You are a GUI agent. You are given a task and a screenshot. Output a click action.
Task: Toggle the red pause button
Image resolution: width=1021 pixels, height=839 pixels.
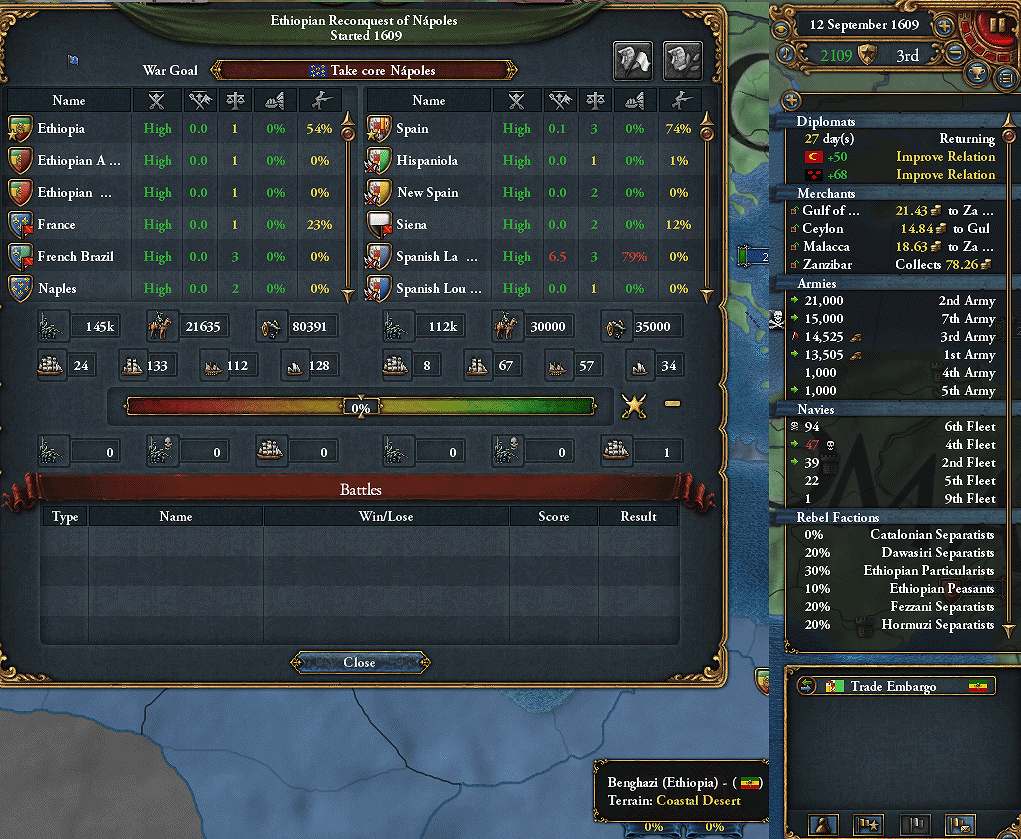996,24
